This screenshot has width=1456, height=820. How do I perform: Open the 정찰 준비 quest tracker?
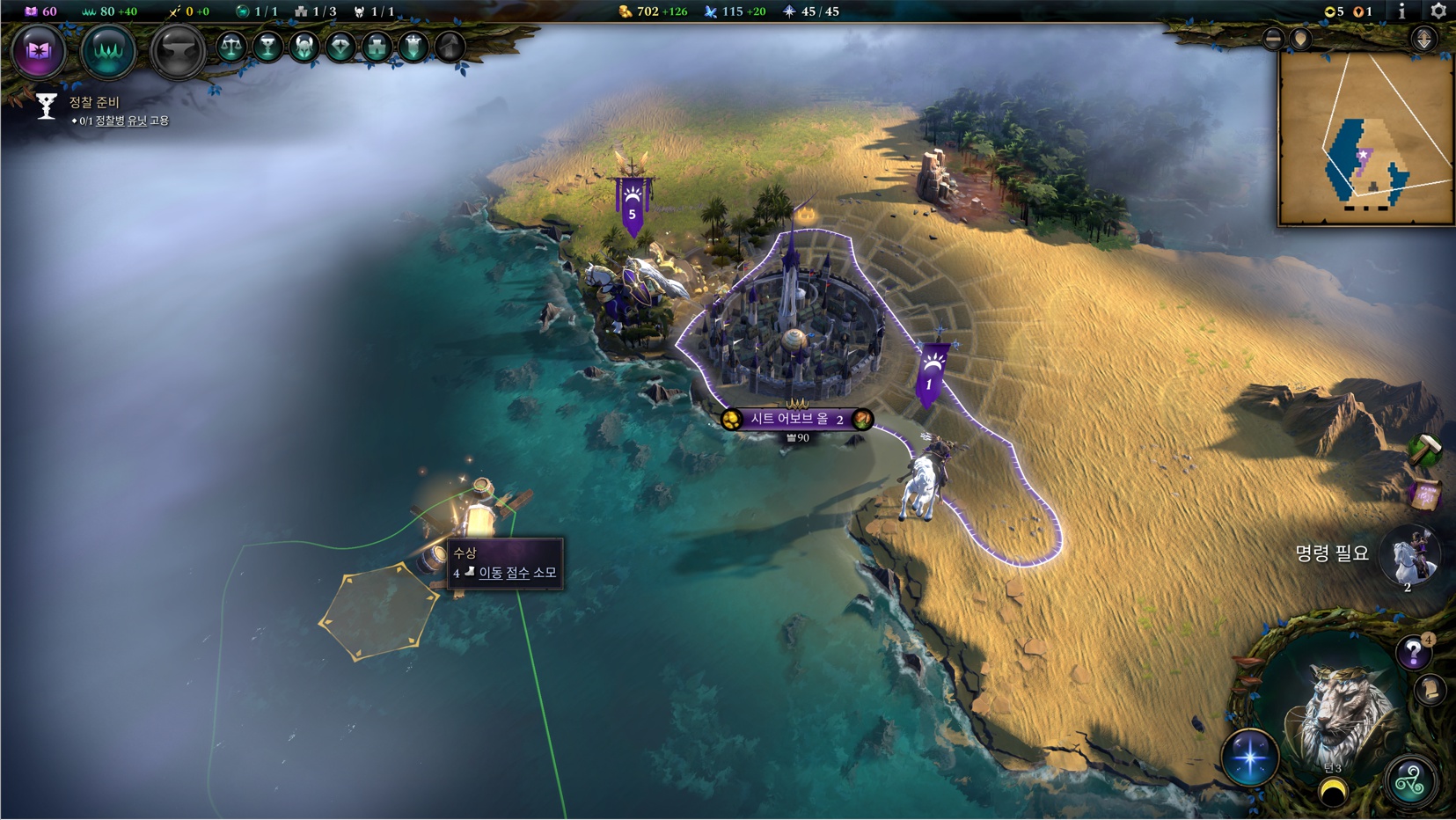tap(94, 103)
